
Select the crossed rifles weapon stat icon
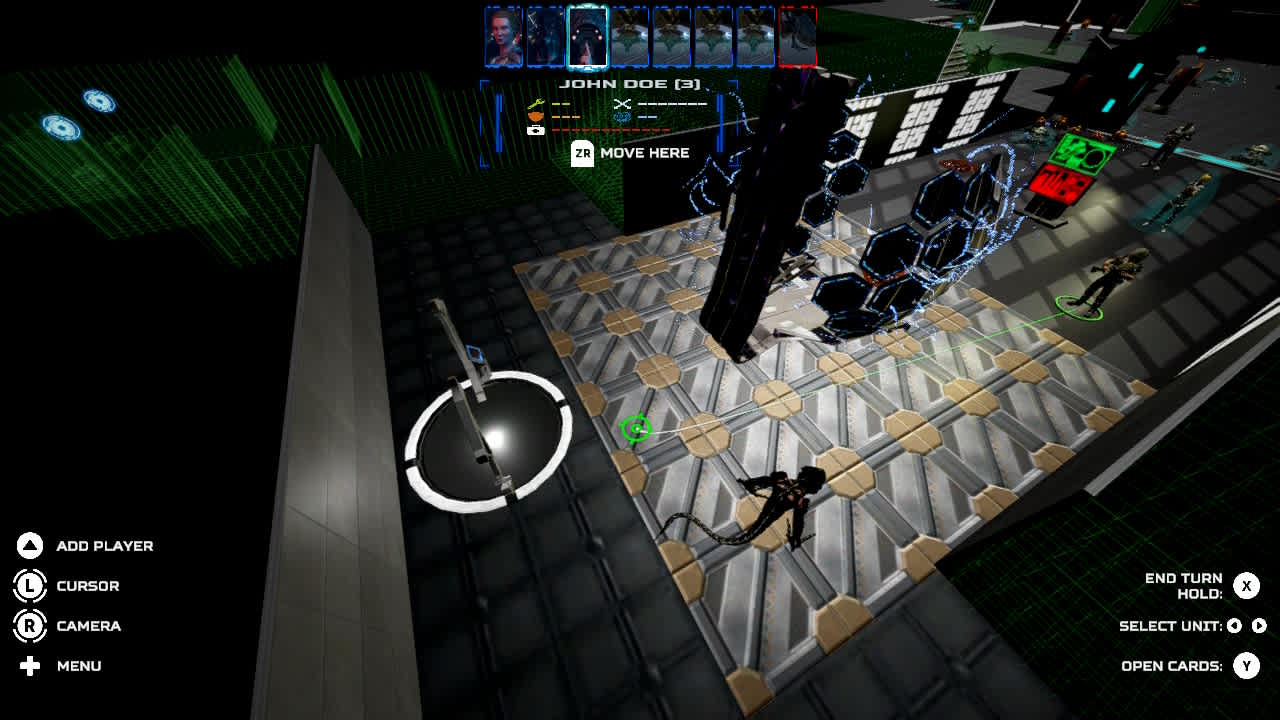pyautogui.click(x=623, y=103)
